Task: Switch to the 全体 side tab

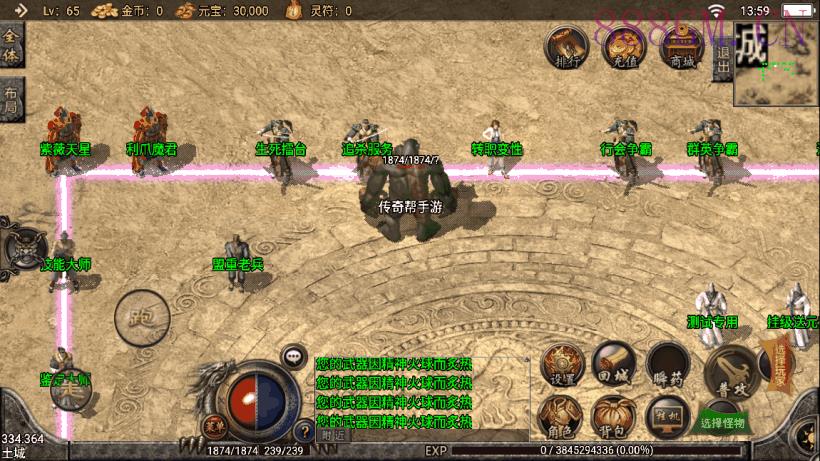Action: tap(11, 47)
